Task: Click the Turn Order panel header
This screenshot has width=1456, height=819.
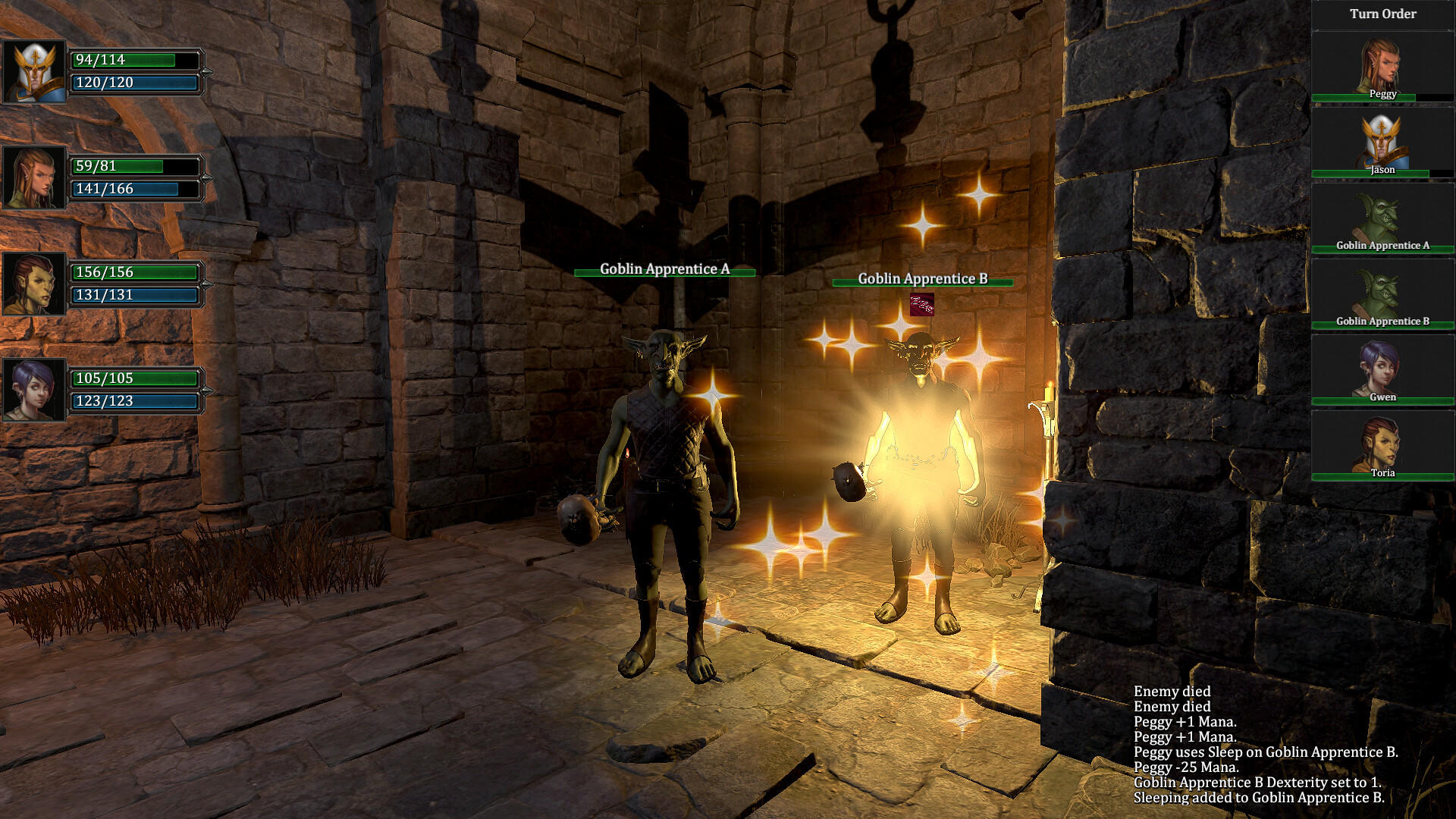Action: [x=1382, y=13]
